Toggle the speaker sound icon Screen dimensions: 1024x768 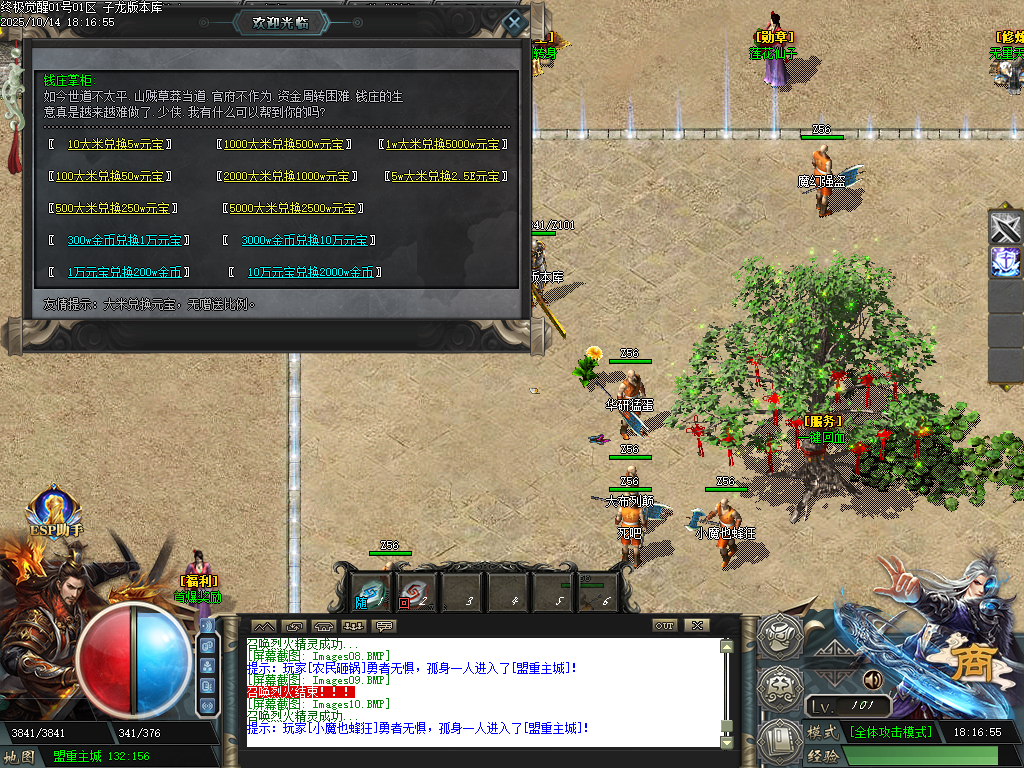(871, 680)
